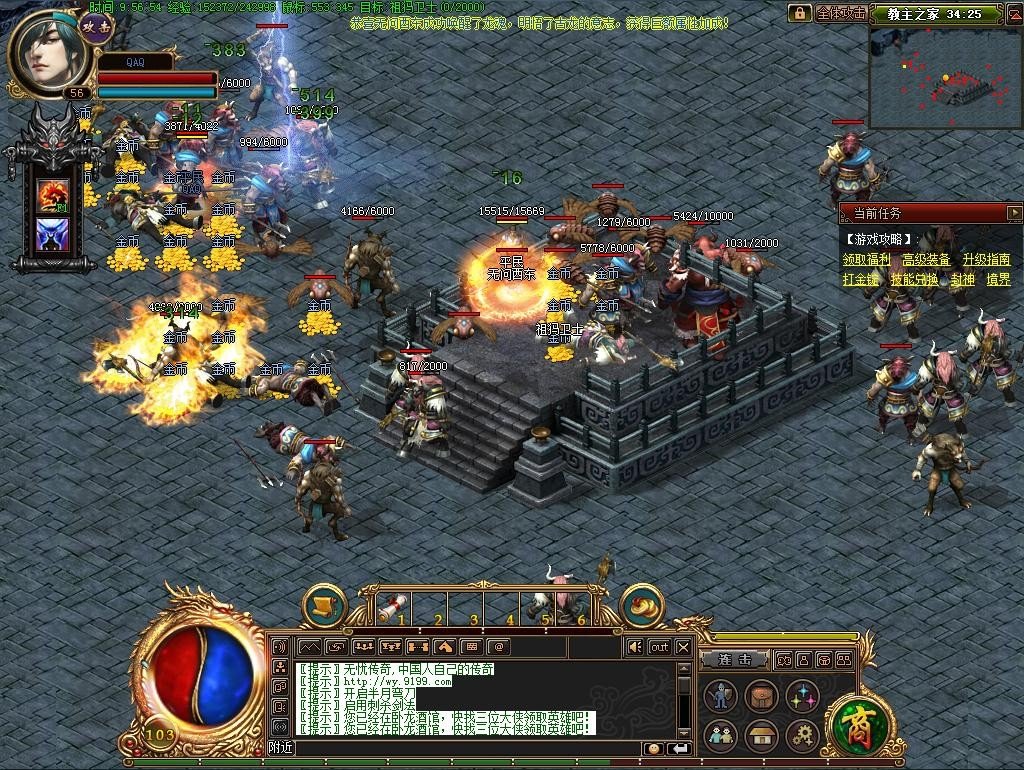Open the 高级装备 guide link
Viewport: 1024px width, 770px height.
[926, 260]
